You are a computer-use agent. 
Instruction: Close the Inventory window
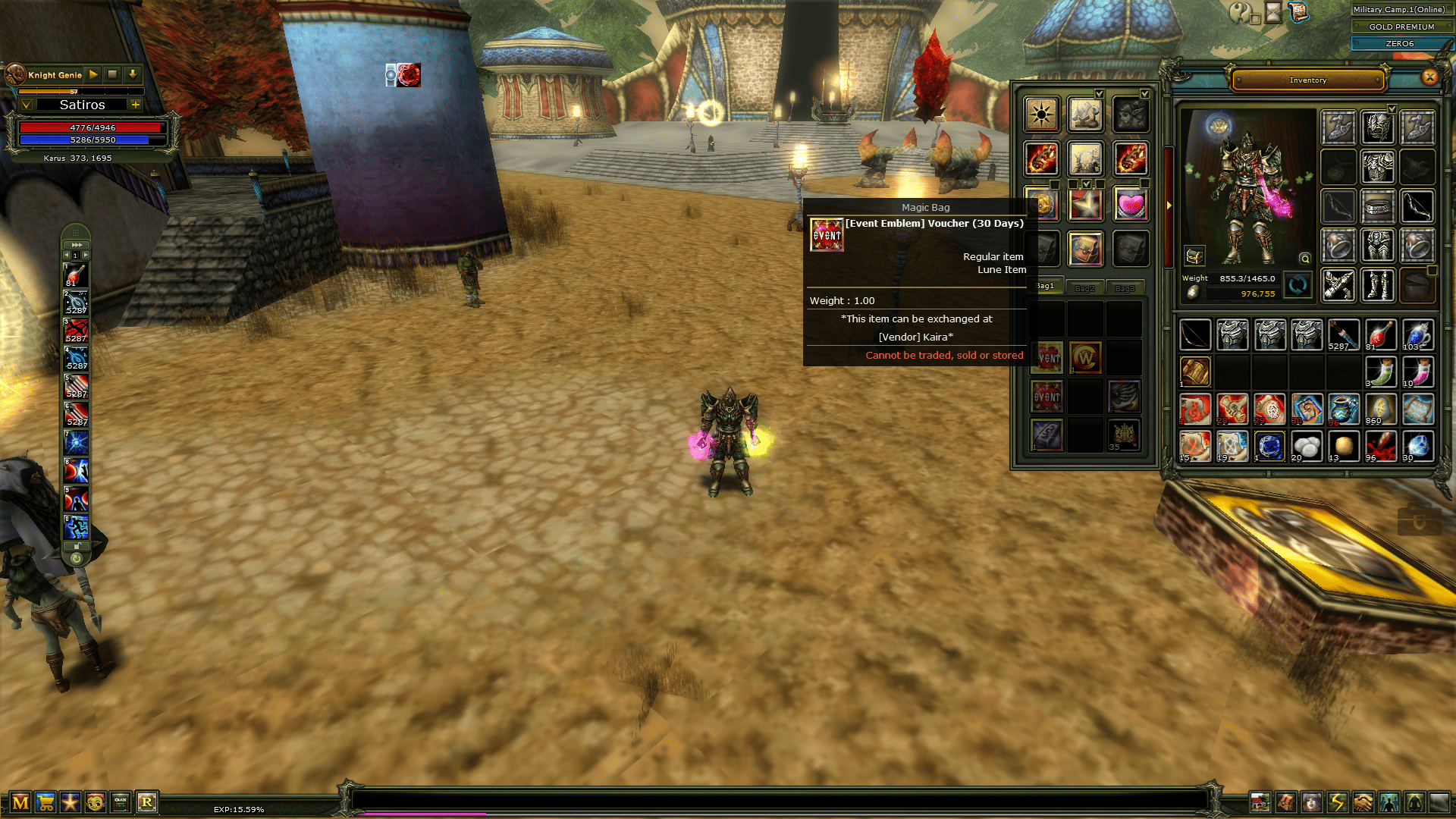pos(1429,77)
